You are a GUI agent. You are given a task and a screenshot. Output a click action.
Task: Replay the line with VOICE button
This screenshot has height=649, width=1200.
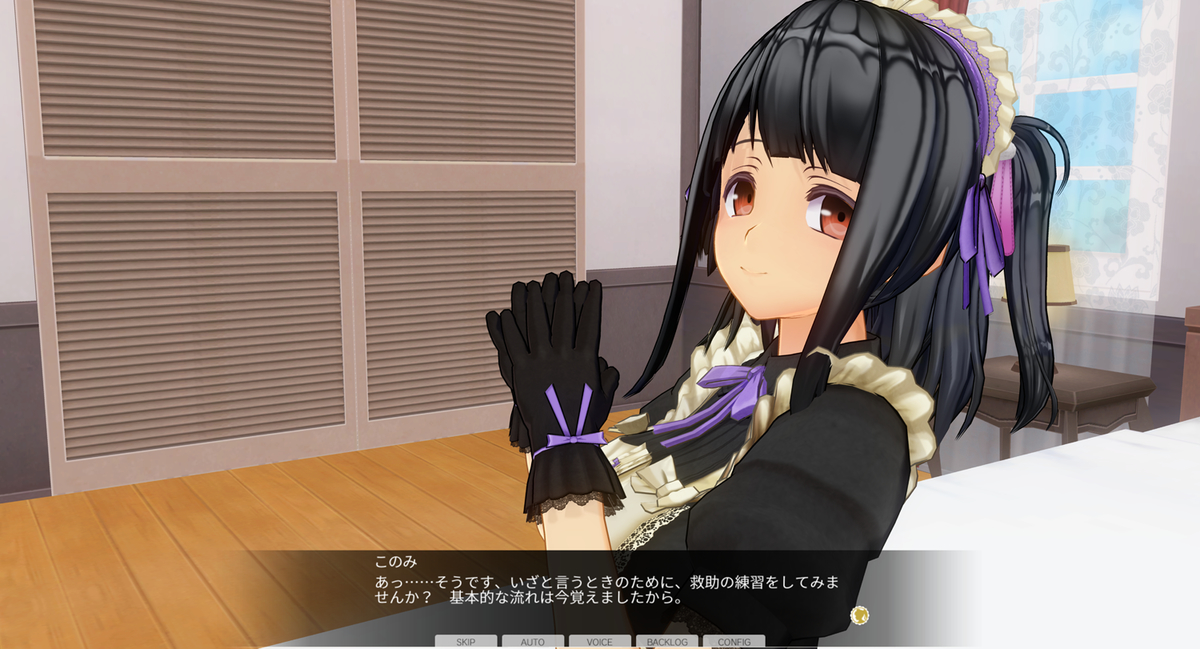[600, 641]
